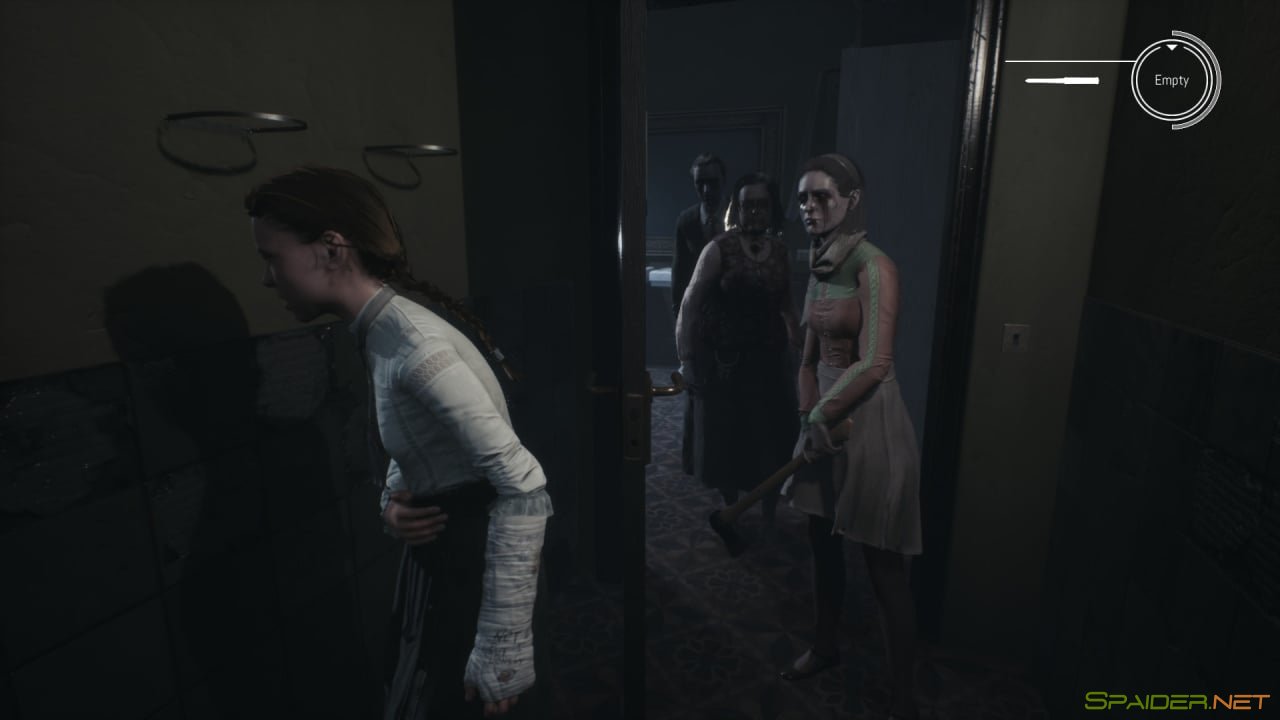Click the door handle on the open door
Viewport: 1280px width, 720px height.
coord(663,390)
